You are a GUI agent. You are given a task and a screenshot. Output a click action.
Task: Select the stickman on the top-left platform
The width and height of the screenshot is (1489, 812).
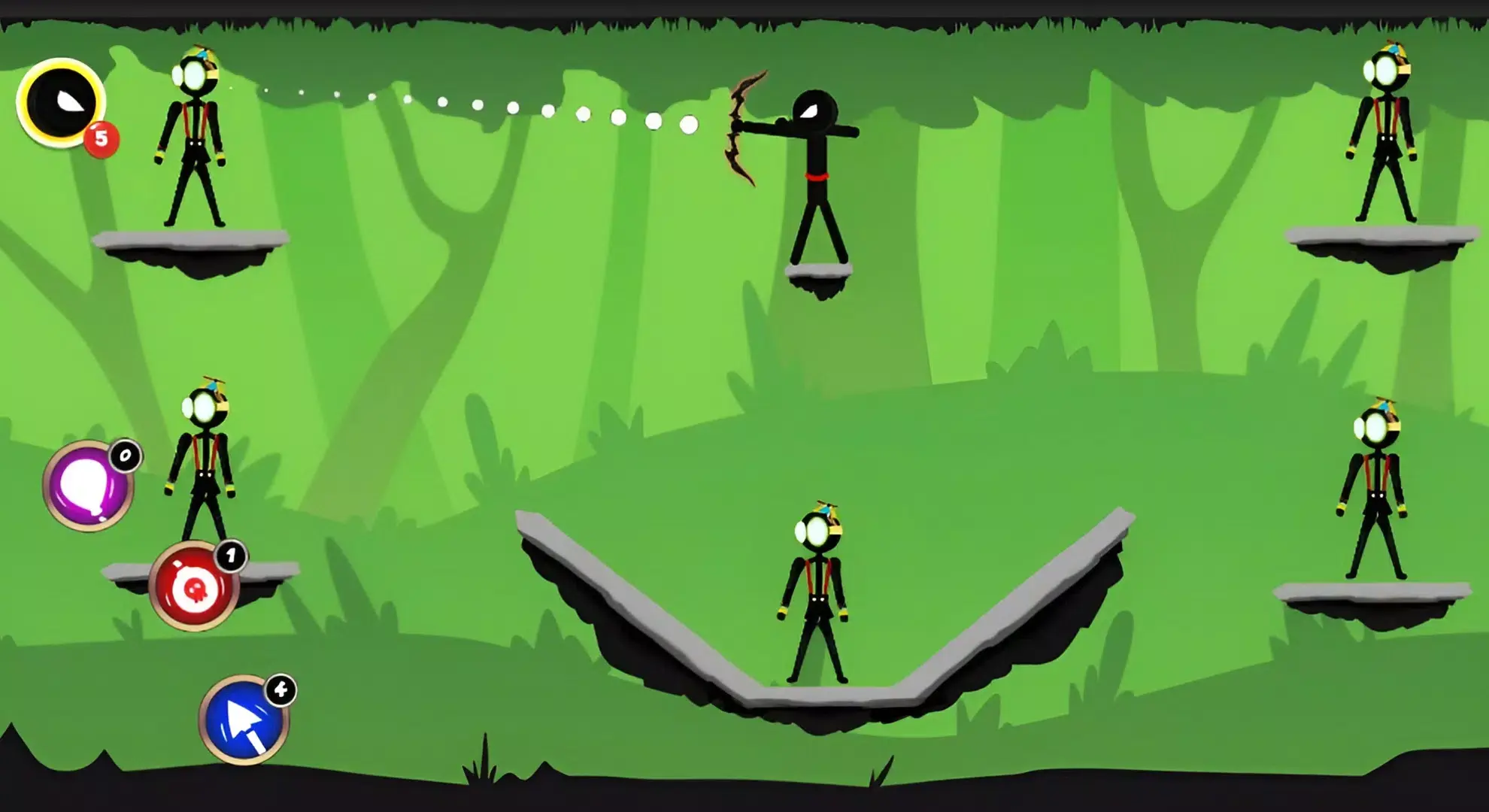coord(194,135)
